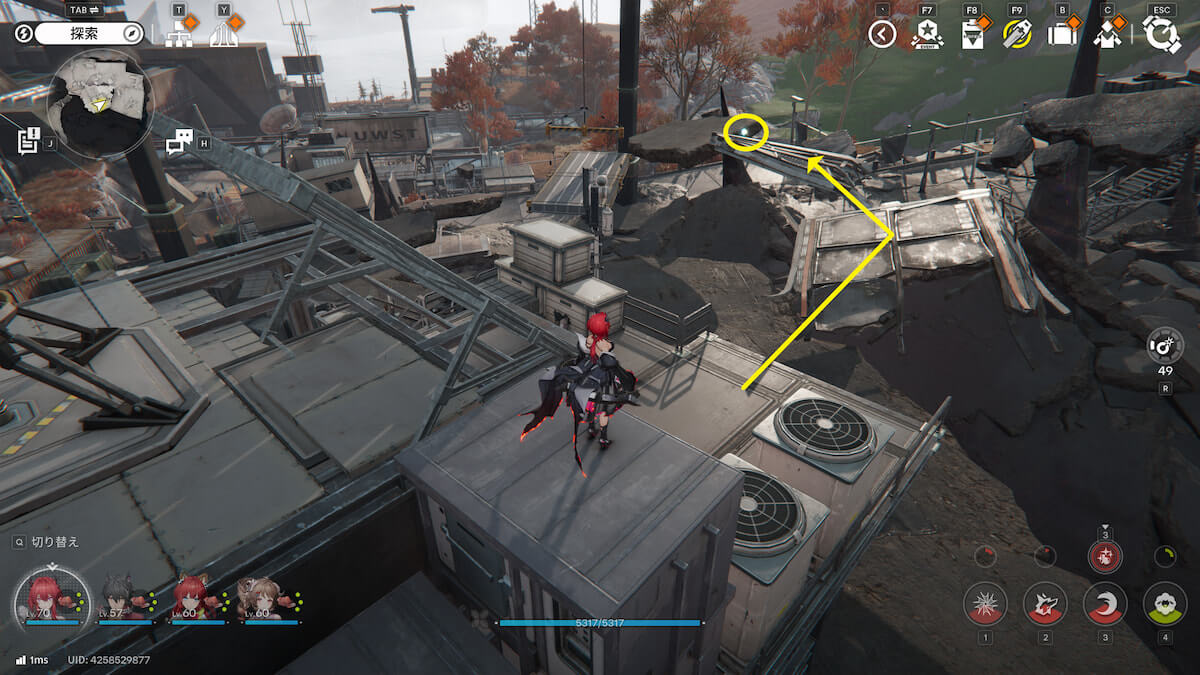Activate the crescent slash skill, slot 3
The width and height of the screenshot is (1200, 675).
pyautogui.click(x=1105, y=604)
